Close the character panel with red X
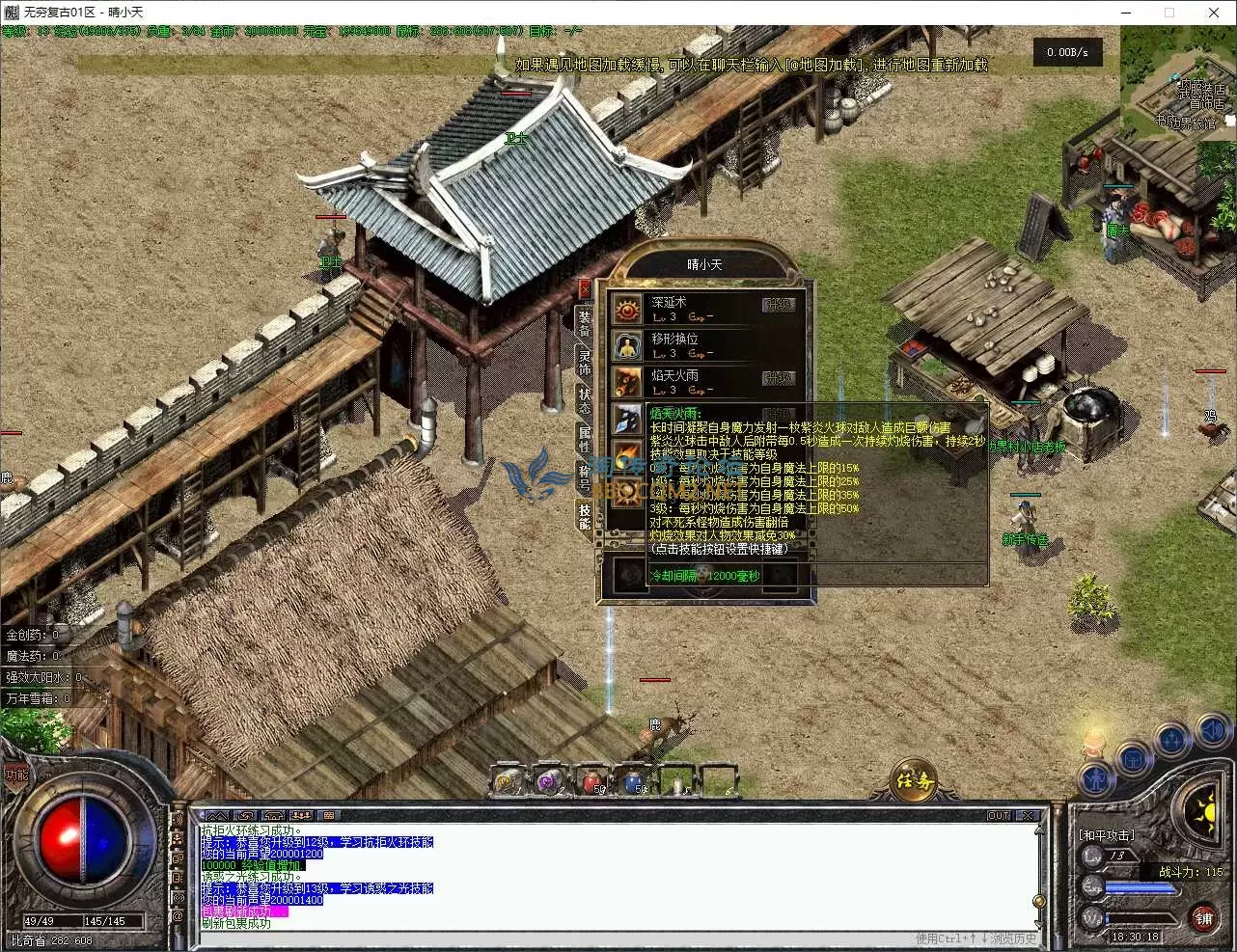The width and height of the screenshot is (1237, 952). [x=584, y=288]
